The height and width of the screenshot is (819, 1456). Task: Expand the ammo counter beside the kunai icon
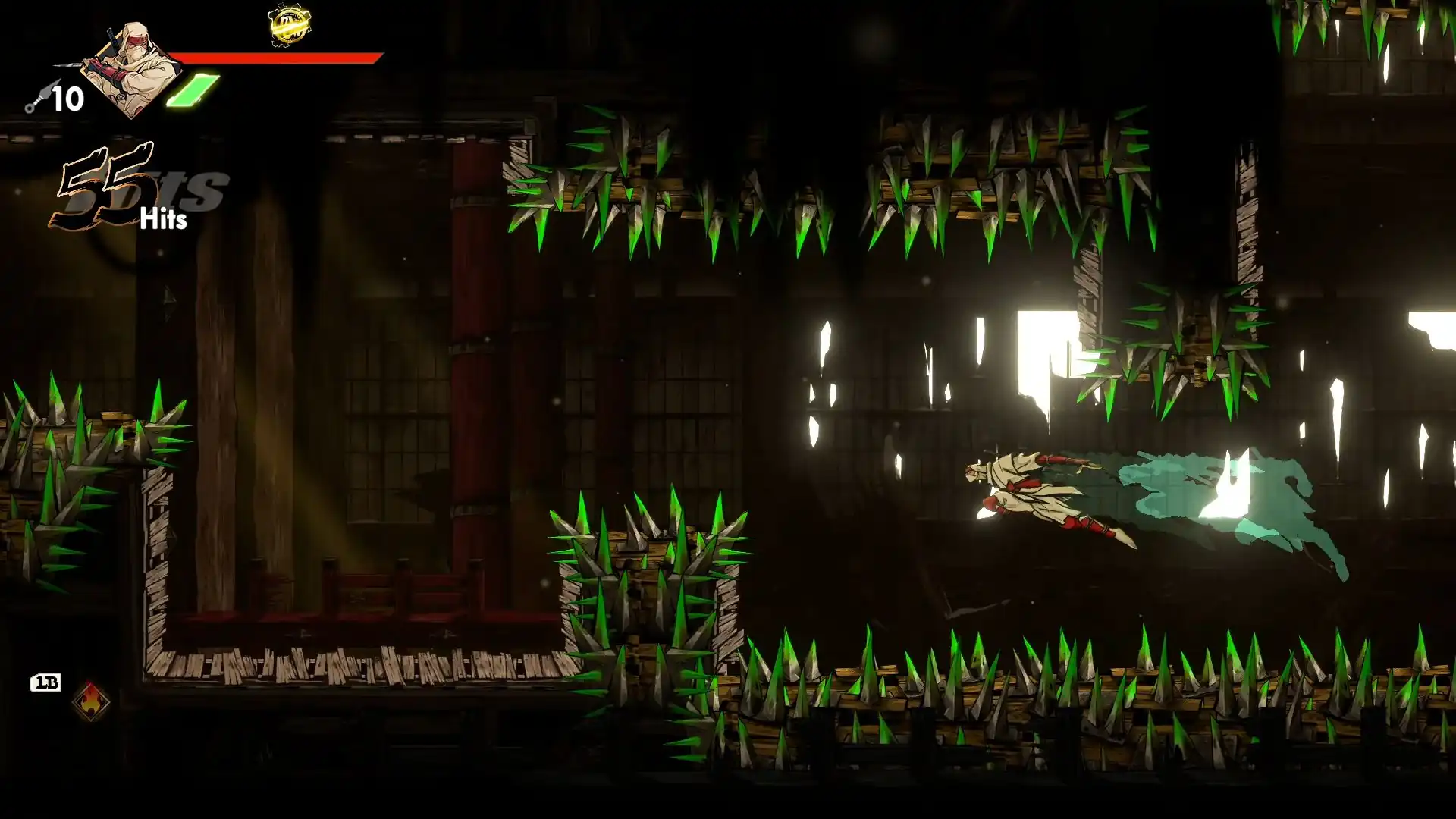tap(67, 97)
